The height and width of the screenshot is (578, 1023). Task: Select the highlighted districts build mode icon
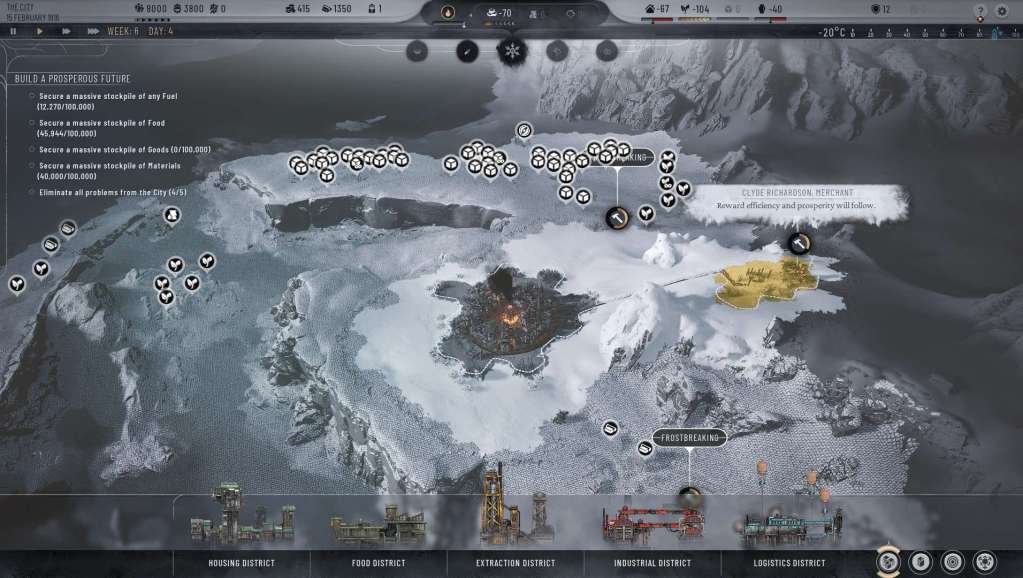888,561
